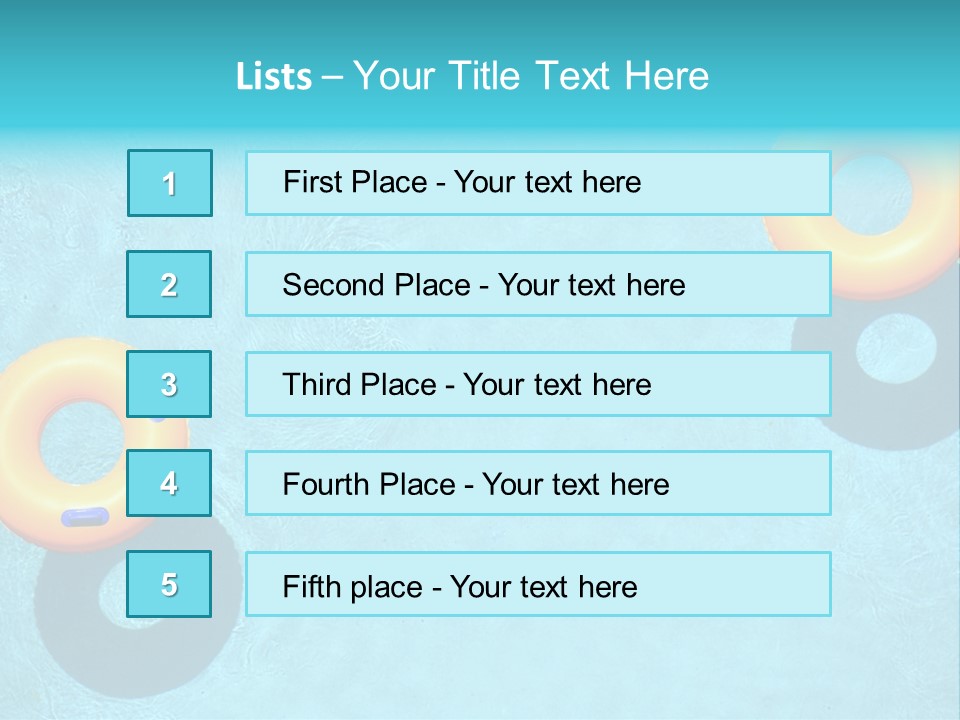This screenshot has width=960, height=720.
Task: Select the number 5 box
Action: point(170,584)
